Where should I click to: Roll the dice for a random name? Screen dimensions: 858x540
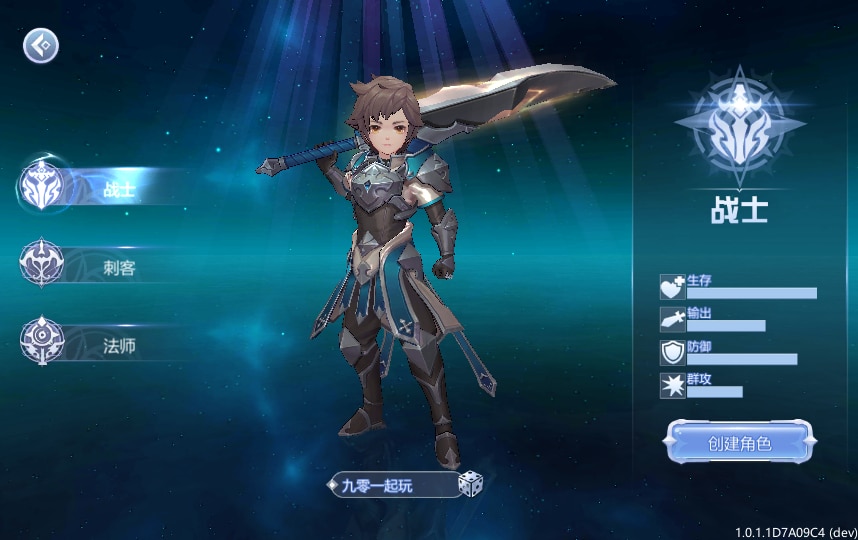tap(471, 485)
